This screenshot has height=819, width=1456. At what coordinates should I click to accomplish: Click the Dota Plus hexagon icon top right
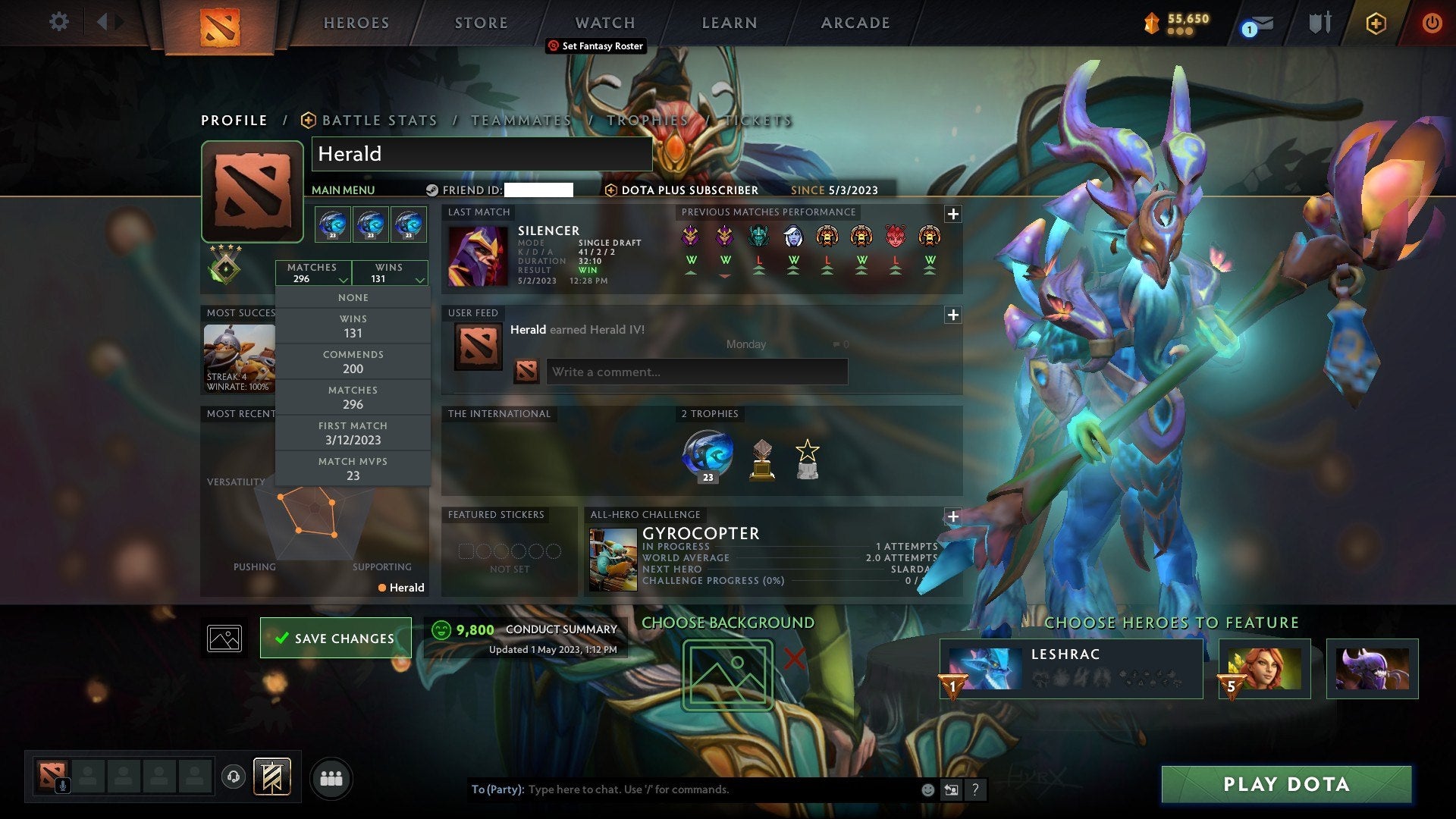(x=1376, y=23)
